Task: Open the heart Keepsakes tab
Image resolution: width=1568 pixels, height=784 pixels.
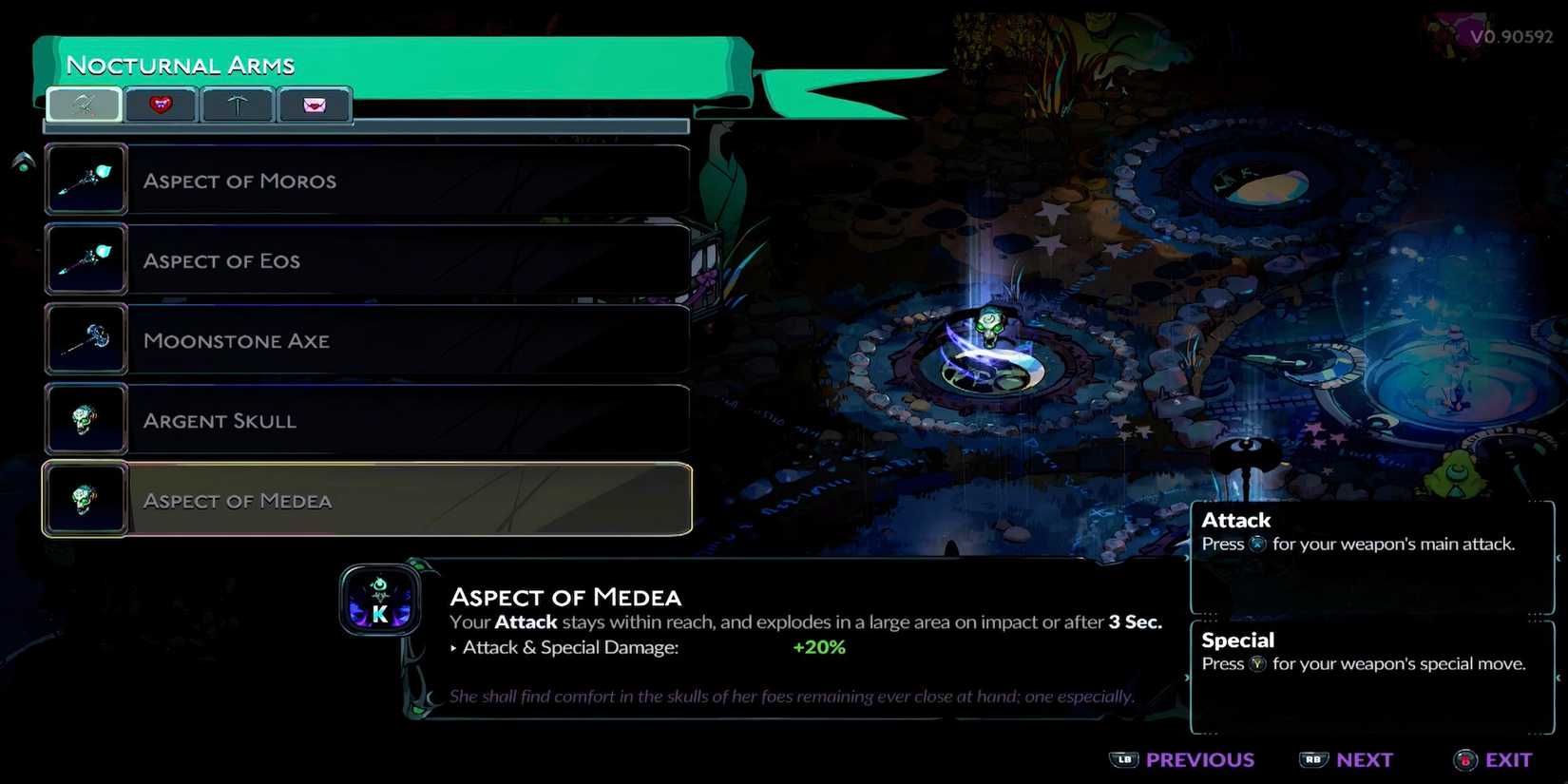Action: click(161, 105)
